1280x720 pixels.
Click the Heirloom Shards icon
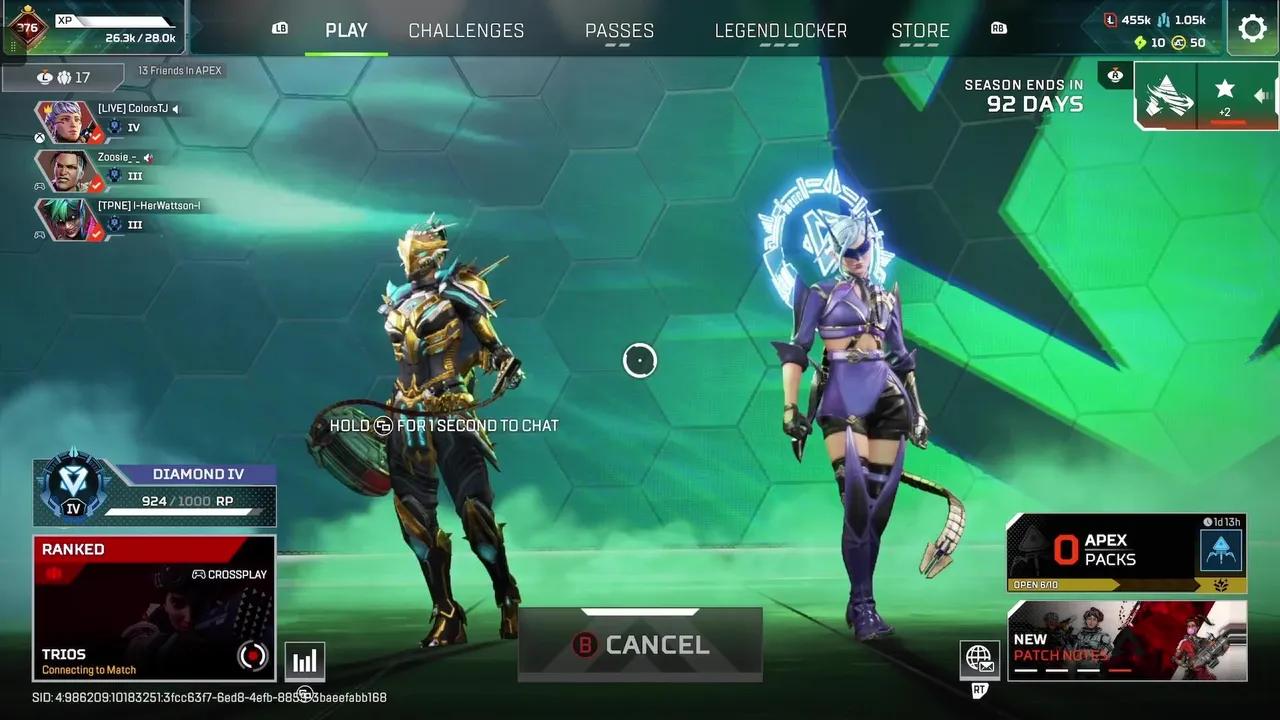(1141, 41)
